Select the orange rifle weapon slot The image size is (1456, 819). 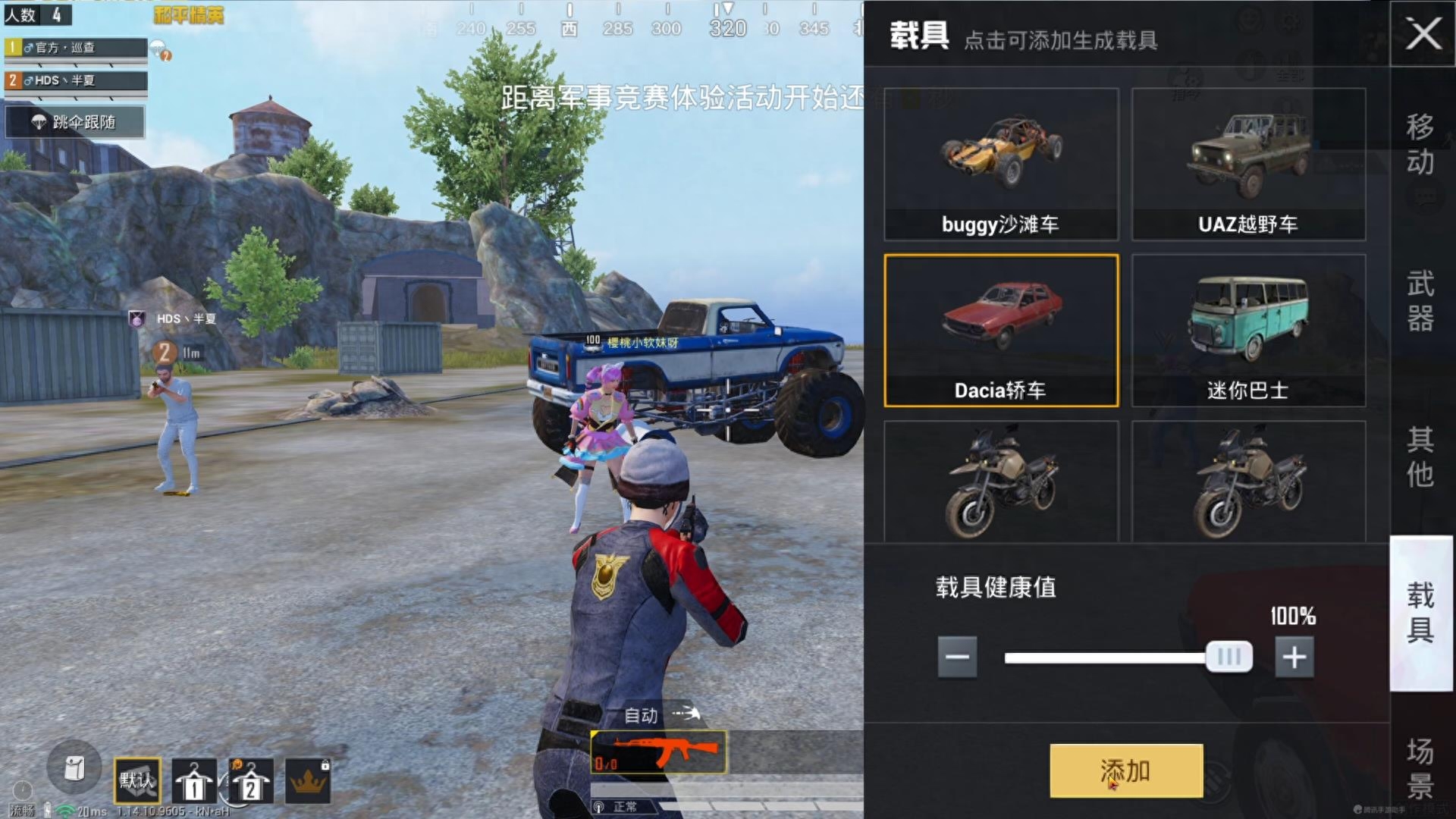coord(658,752)
